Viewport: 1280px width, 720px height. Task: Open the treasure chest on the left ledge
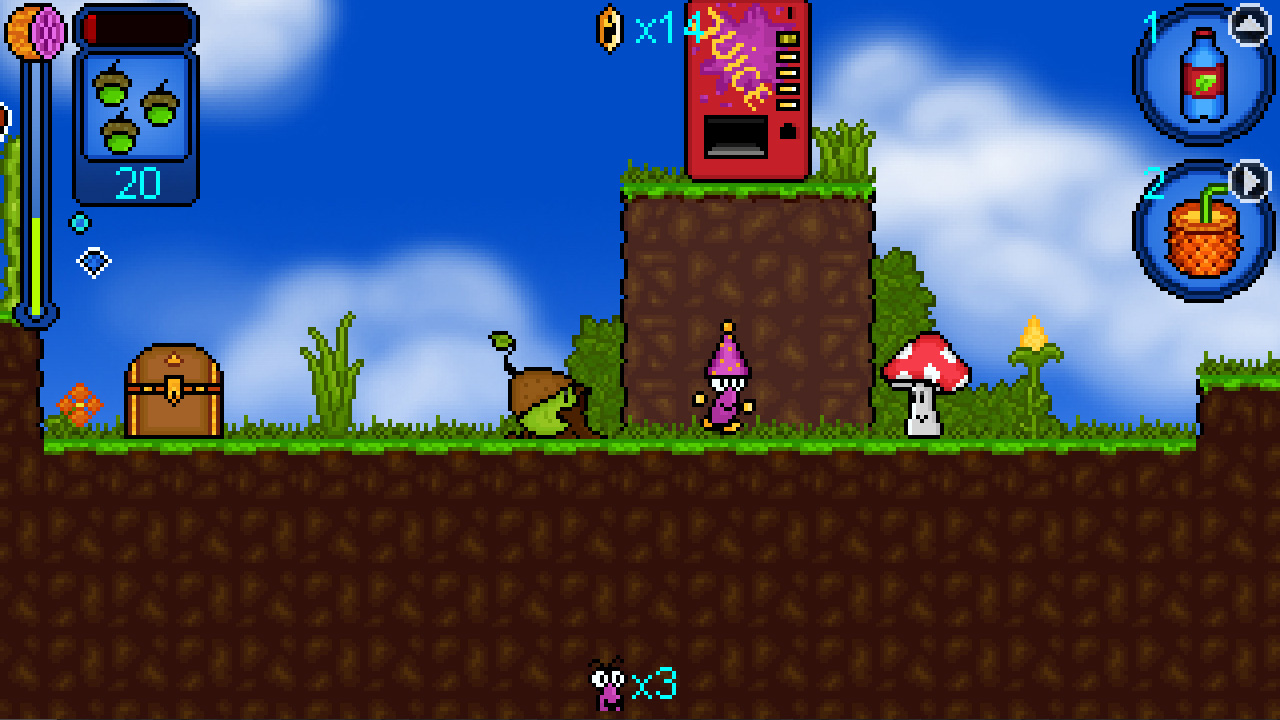(x=172, y=390)
